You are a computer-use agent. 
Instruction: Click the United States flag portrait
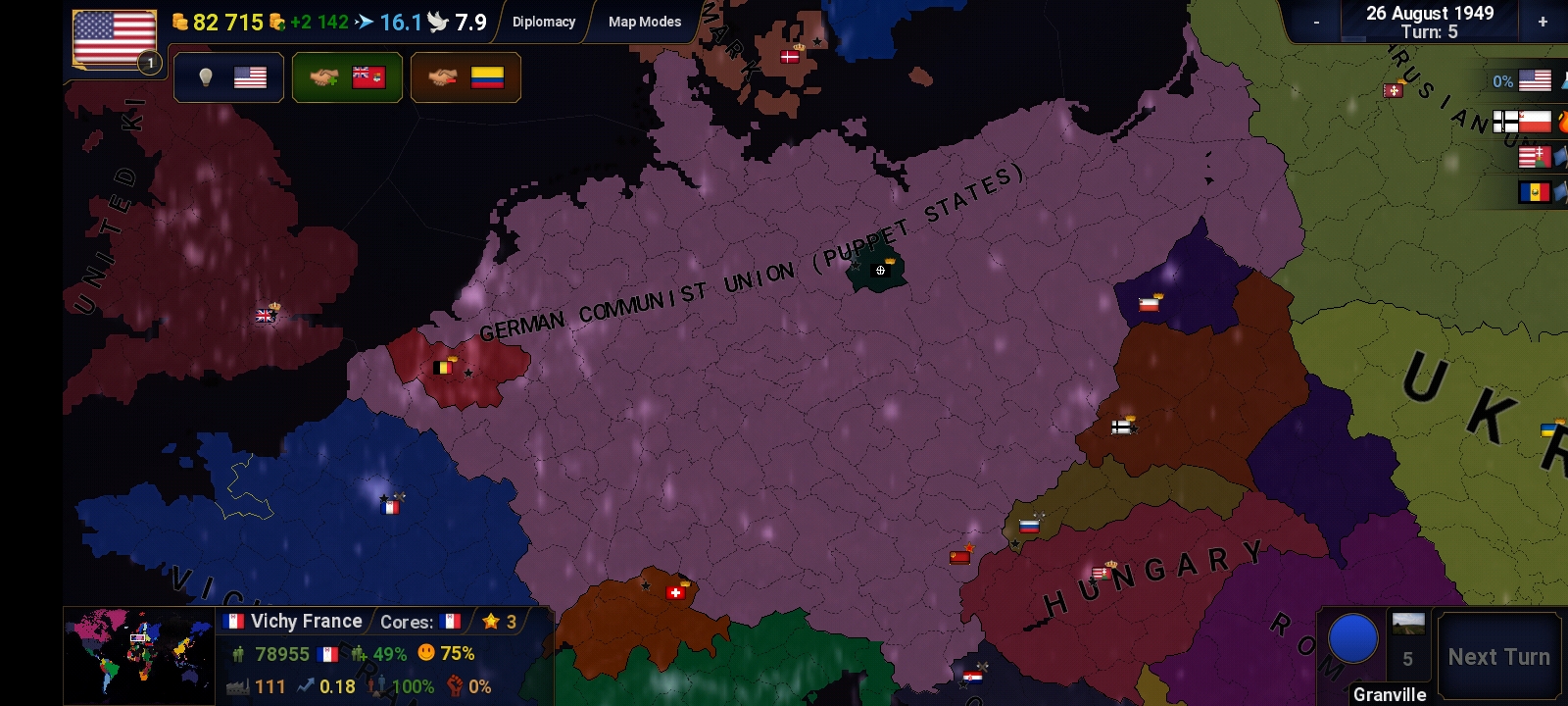115,39
